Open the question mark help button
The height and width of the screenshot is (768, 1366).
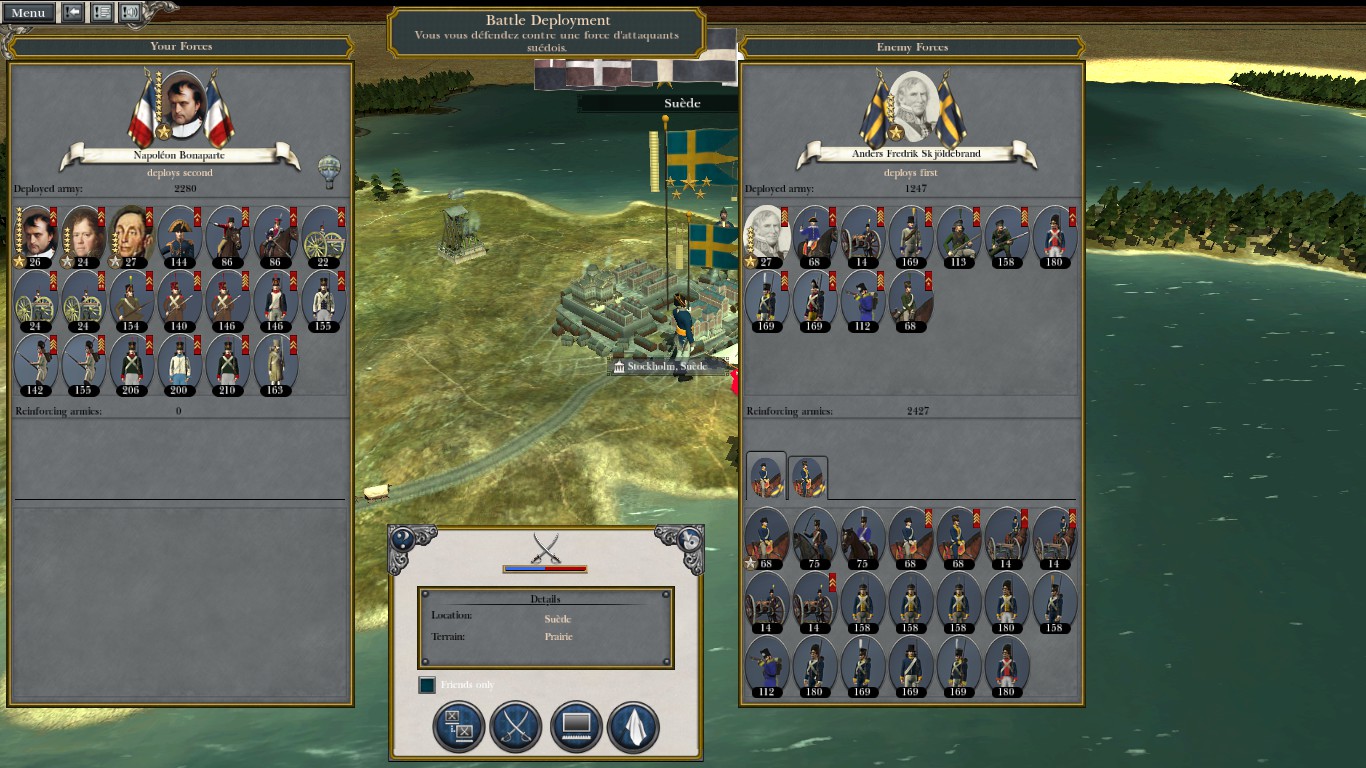[x=403, y=538]
